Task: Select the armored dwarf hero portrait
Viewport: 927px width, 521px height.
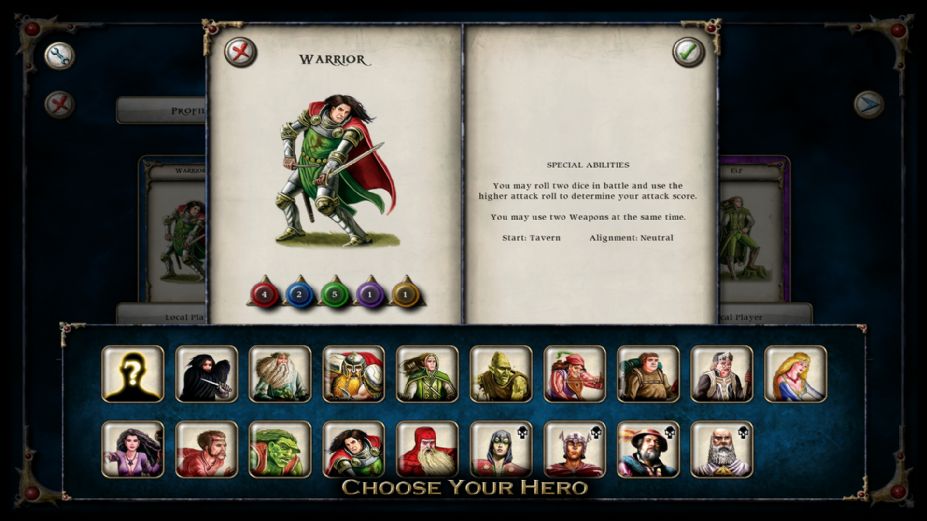Action: [353, 374]
